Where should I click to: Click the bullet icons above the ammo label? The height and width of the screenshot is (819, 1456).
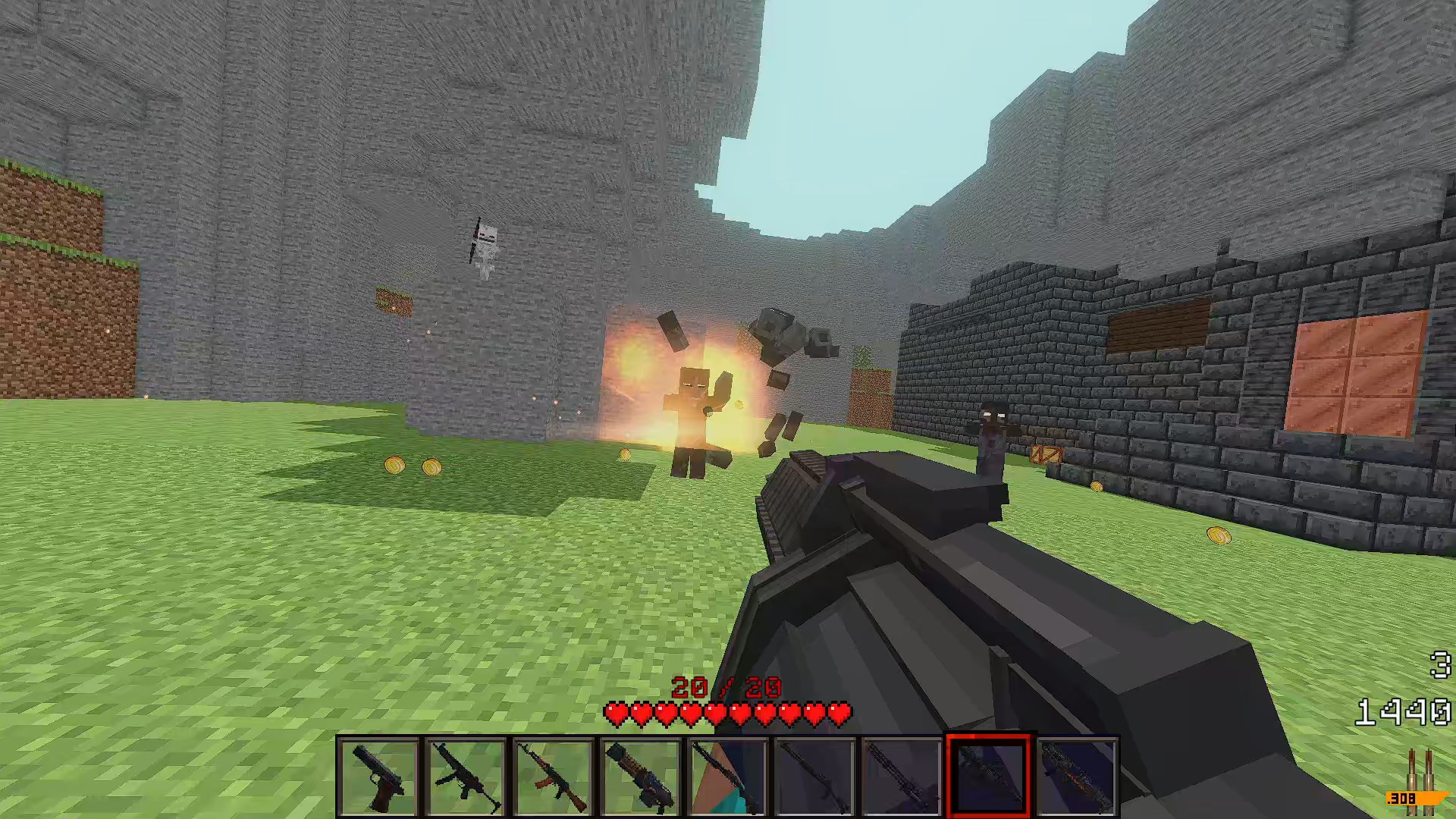coord(1420,770)
